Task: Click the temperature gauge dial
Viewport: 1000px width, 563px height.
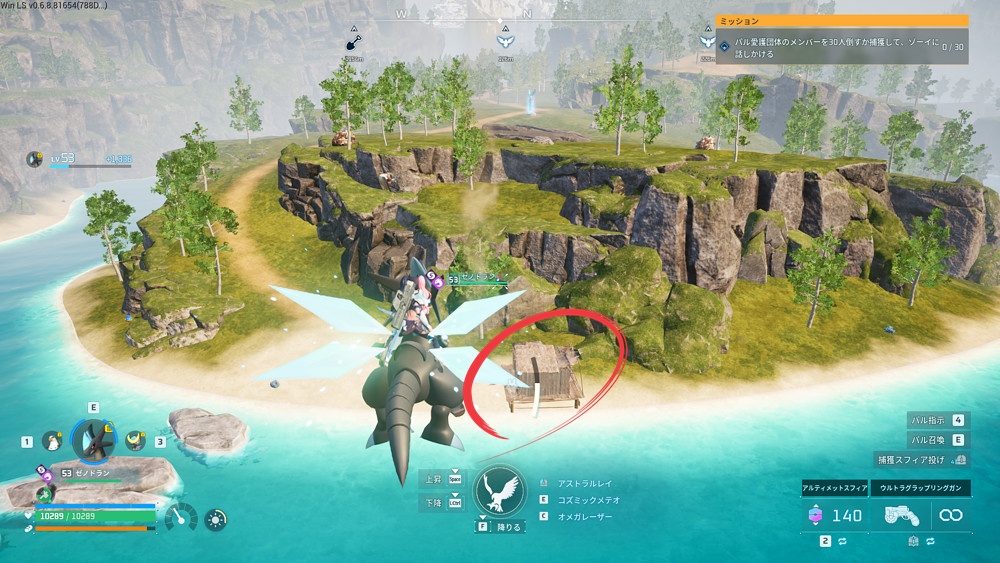Action: point(181,518)
